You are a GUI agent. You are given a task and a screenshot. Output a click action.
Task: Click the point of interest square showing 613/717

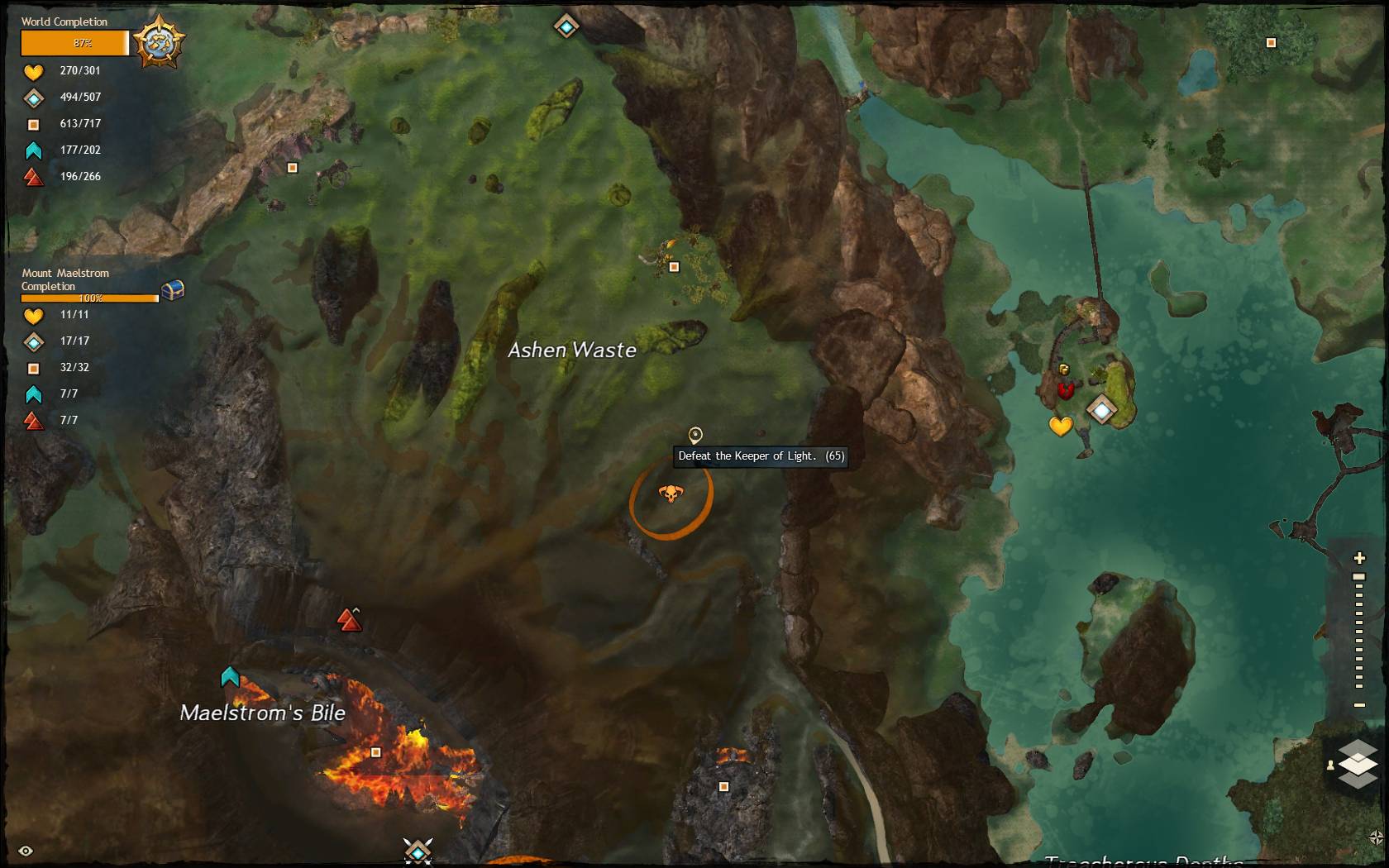[x=33, y=124]
